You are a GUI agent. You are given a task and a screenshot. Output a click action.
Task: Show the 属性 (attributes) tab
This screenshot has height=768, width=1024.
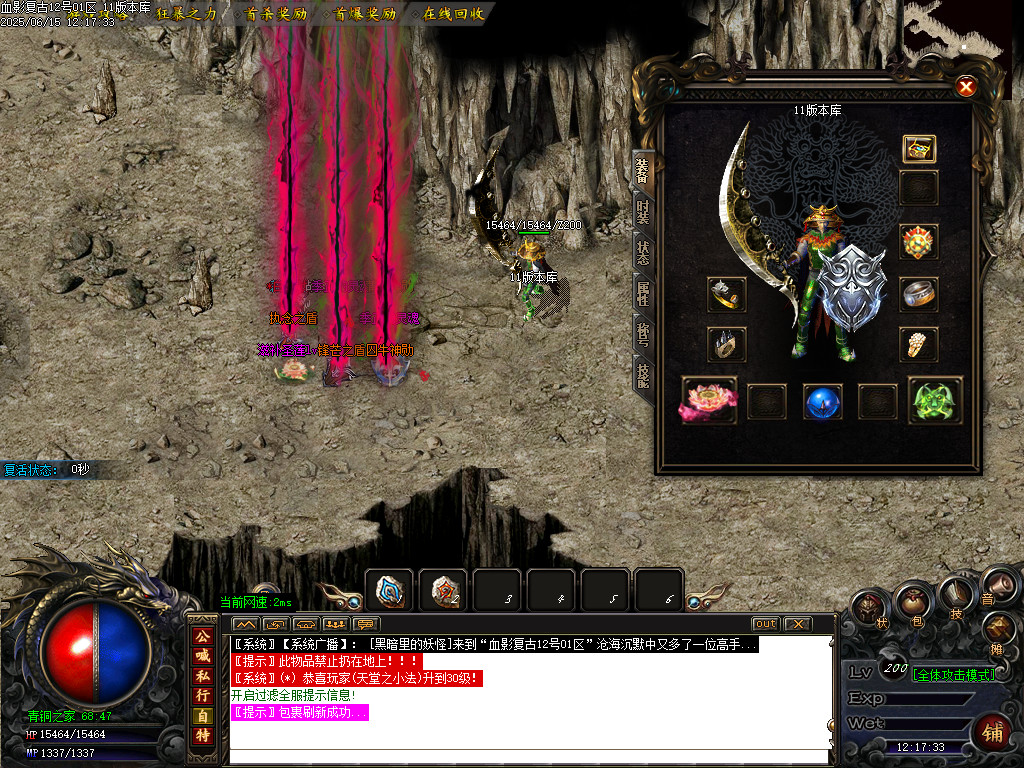643,294
